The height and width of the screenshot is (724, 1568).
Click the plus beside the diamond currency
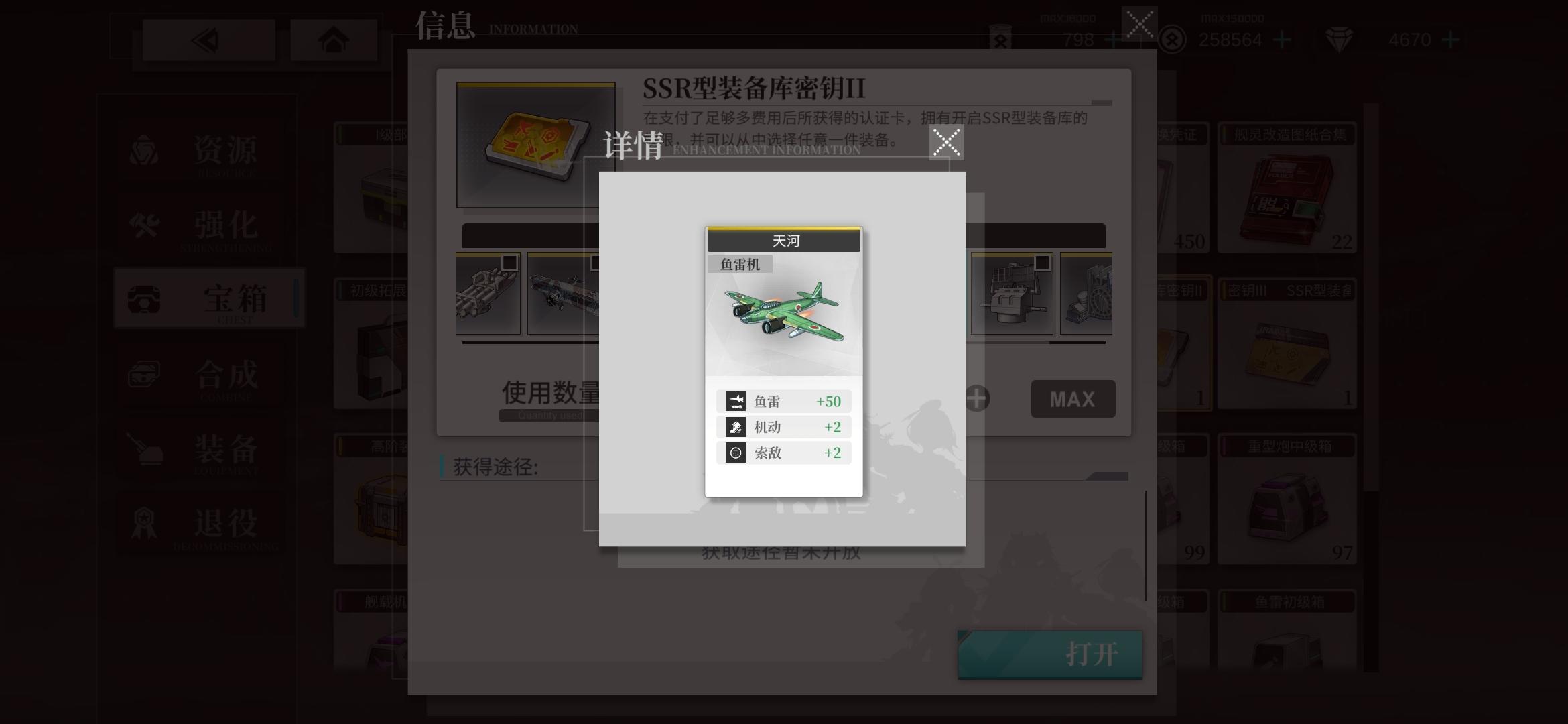(x=1449, y=40)
